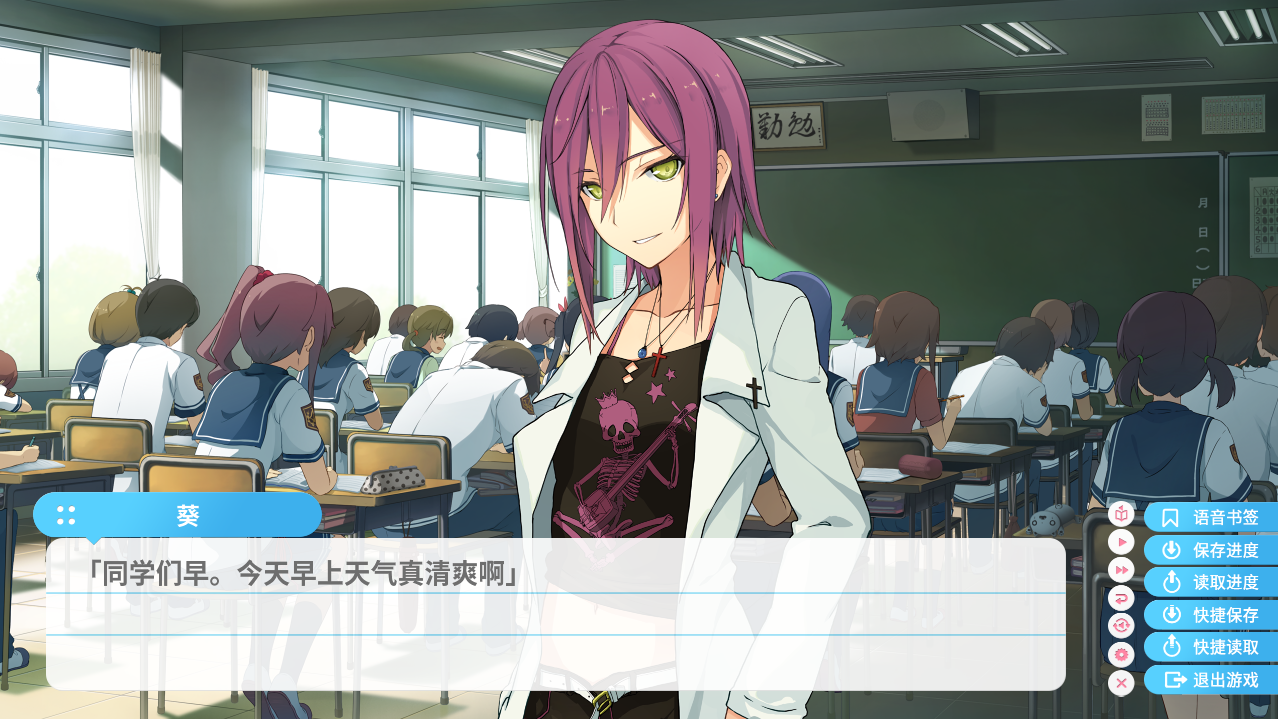Select 退出游戏 to exit the game
The height and width of the screenshot is (719, 1278).
click(1211, 680)
